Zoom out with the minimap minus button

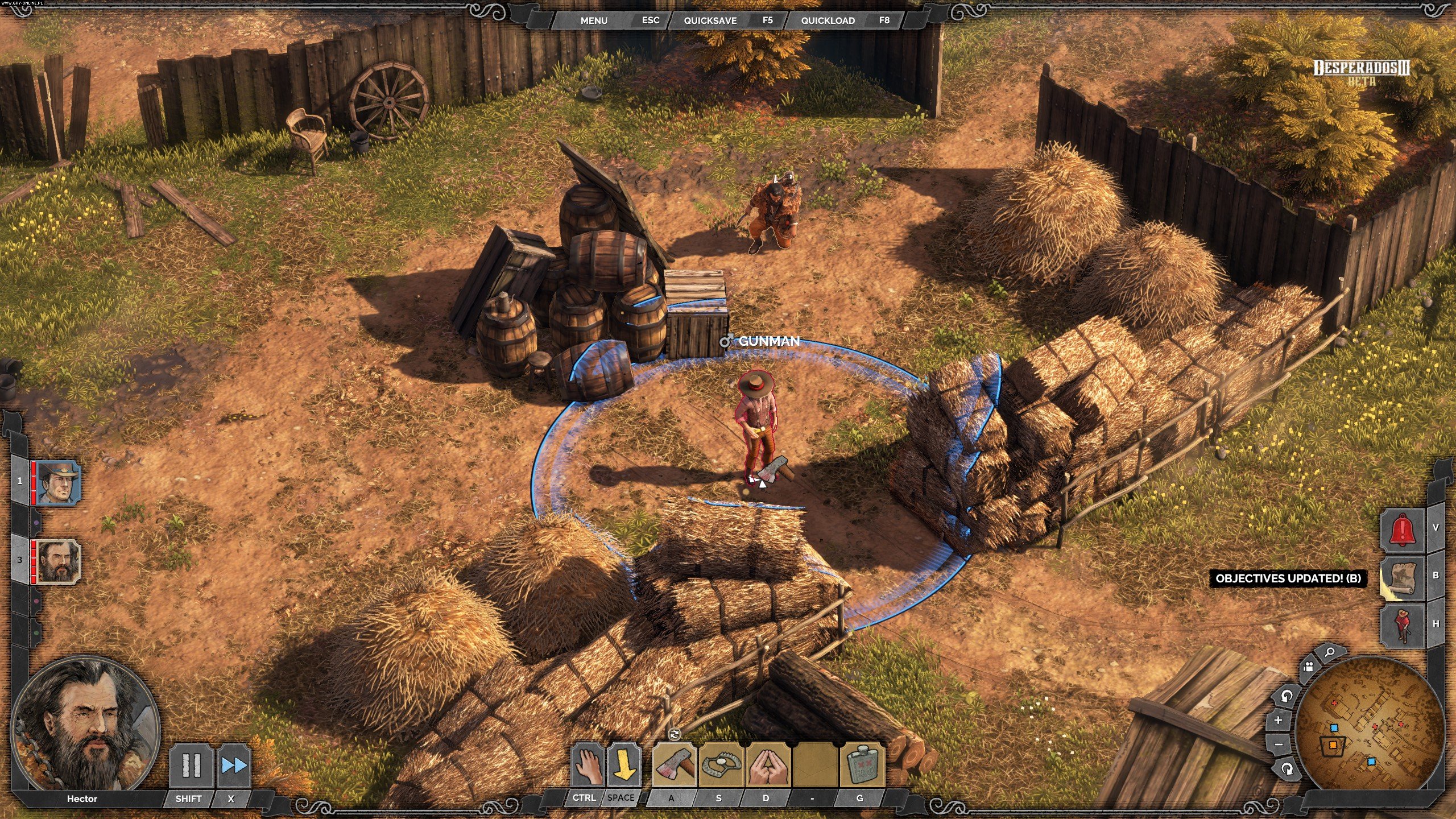pyautogui.click(x=1279, y=744)
